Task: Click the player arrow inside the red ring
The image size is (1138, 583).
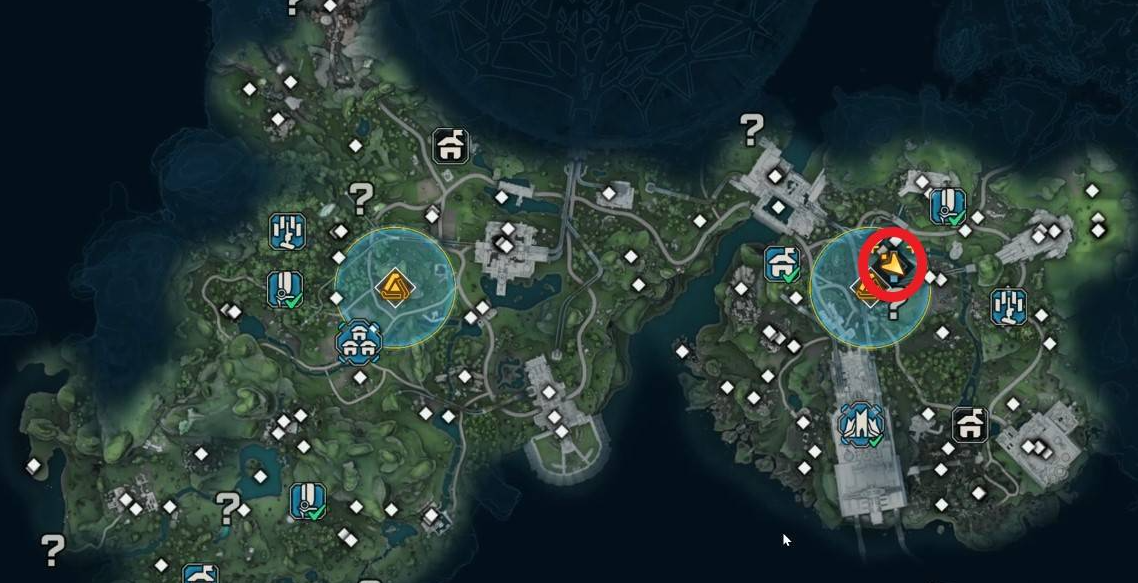Action: 890,264
